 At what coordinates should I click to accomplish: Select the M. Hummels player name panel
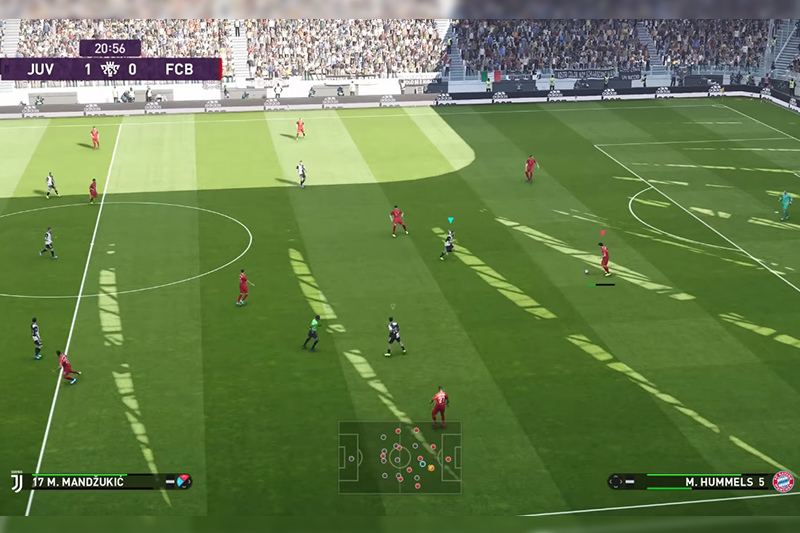699,481
